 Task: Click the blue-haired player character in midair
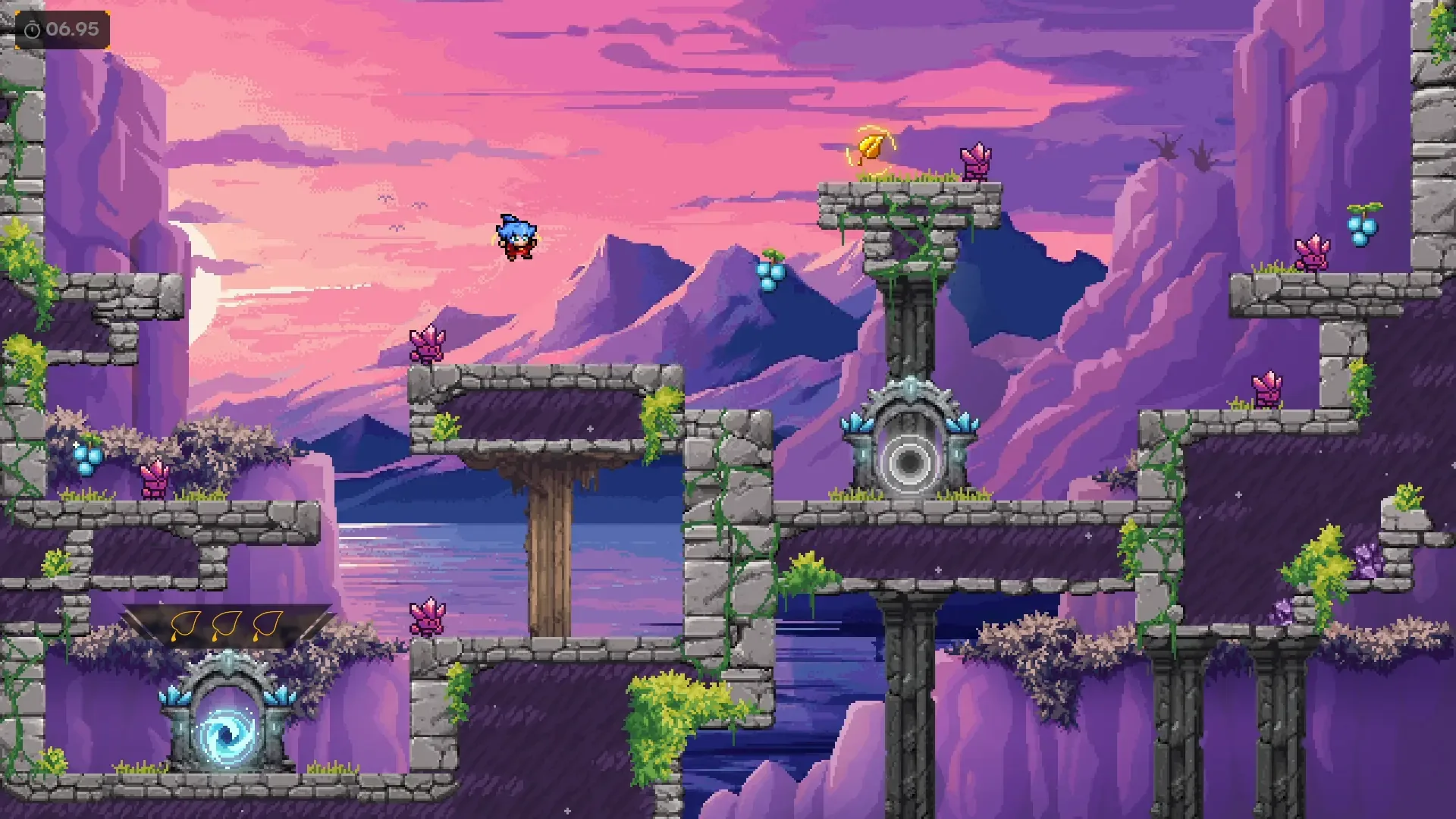coord(517,237)
